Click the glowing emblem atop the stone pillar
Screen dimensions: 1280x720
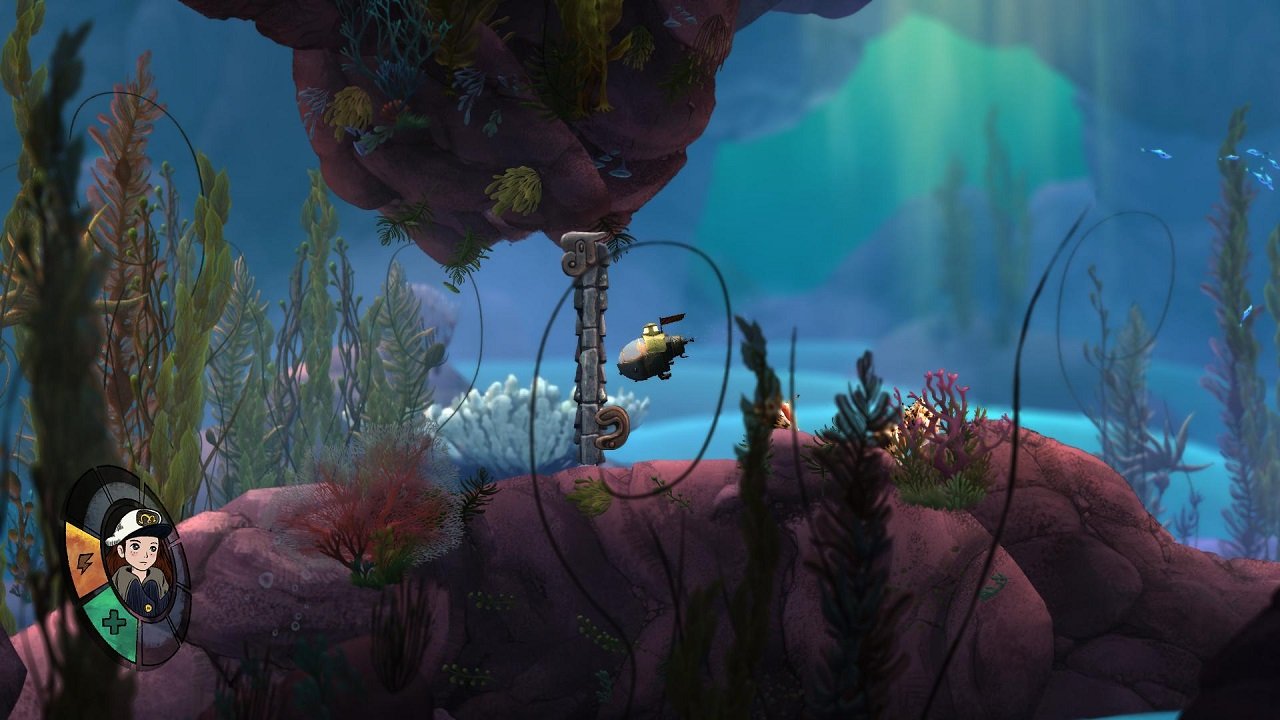coord(580,252)
